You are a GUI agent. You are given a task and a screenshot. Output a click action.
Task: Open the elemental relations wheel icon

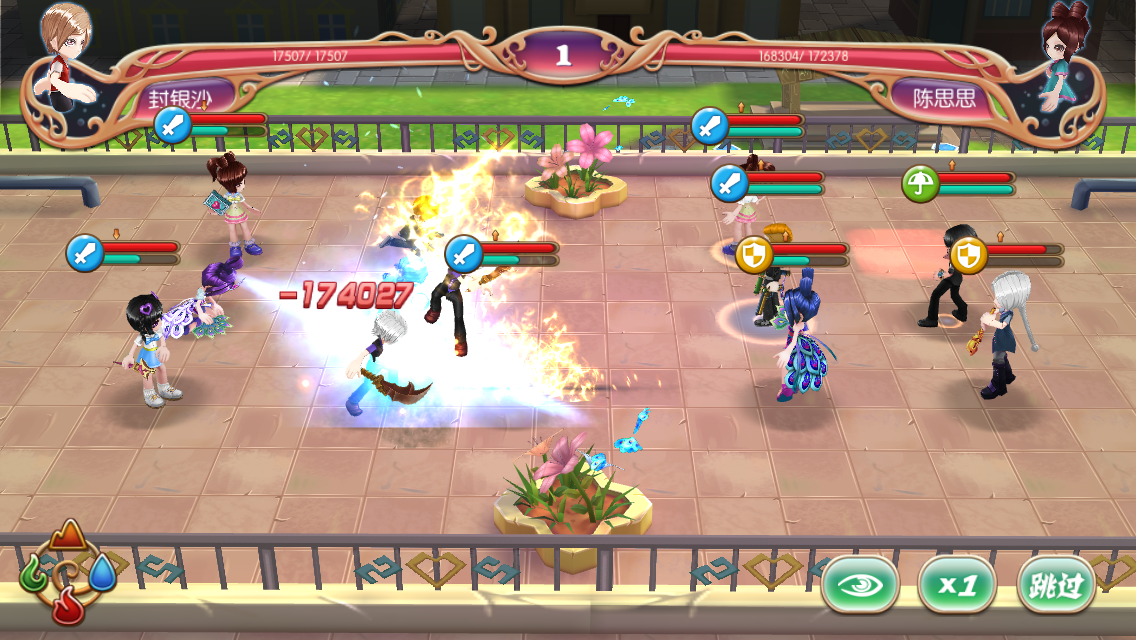[68, 575]
